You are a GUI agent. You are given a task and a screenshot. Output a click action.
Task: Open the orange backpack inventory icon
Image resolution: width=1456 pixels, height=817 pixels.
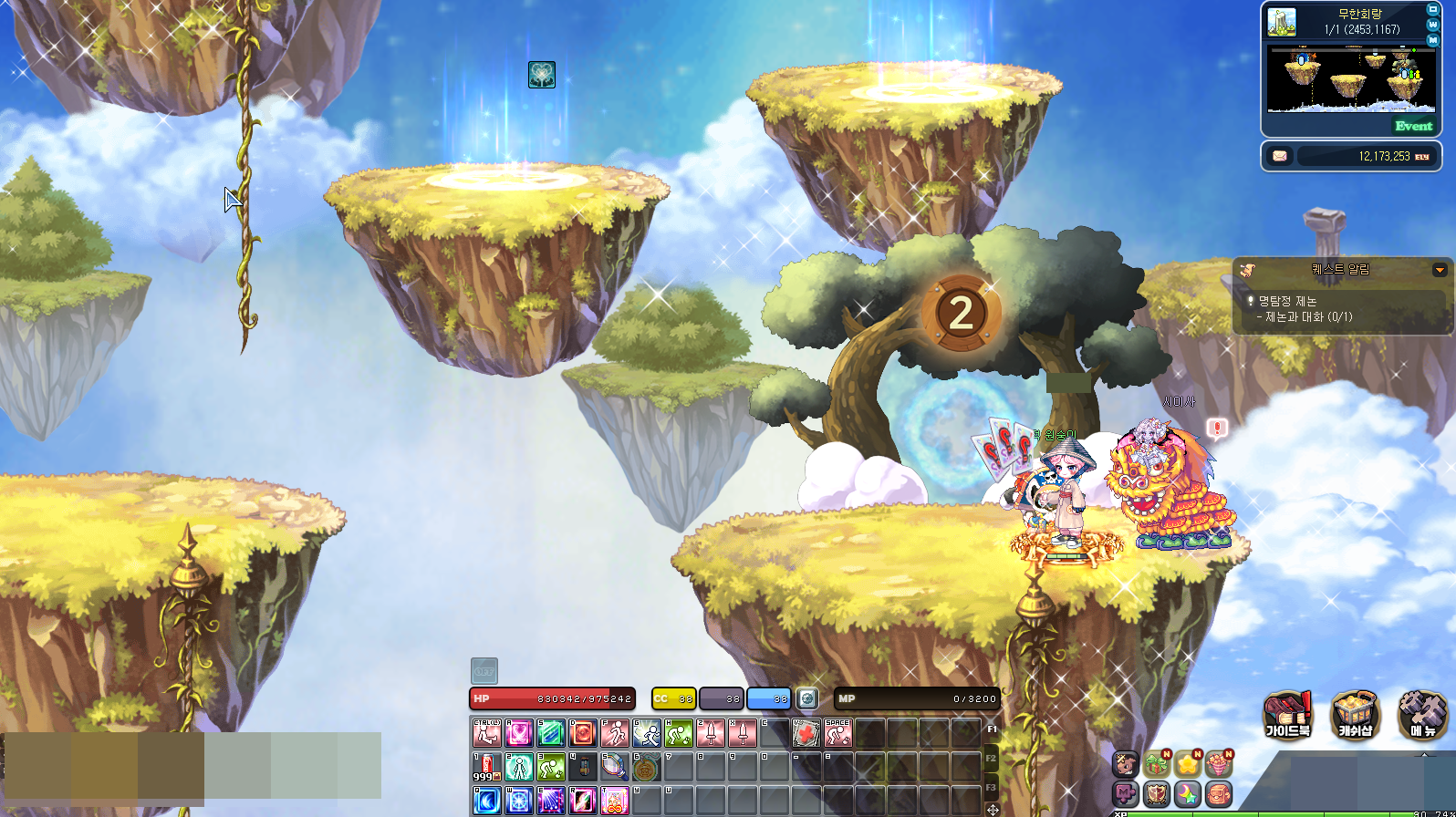click(1219, 793)
